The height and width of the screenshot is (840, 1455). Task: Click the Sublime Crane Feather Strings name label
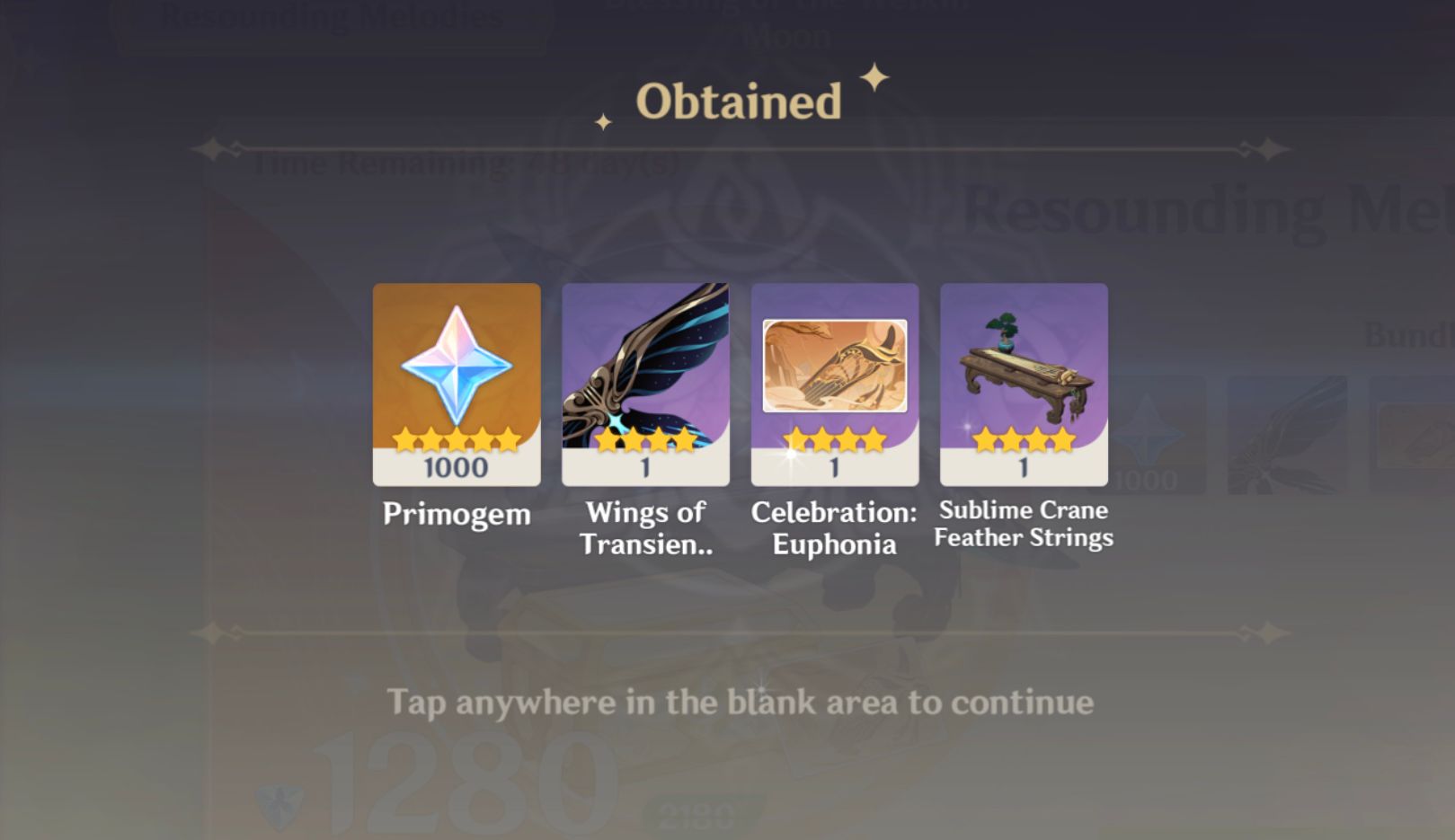coord(1024,524)
